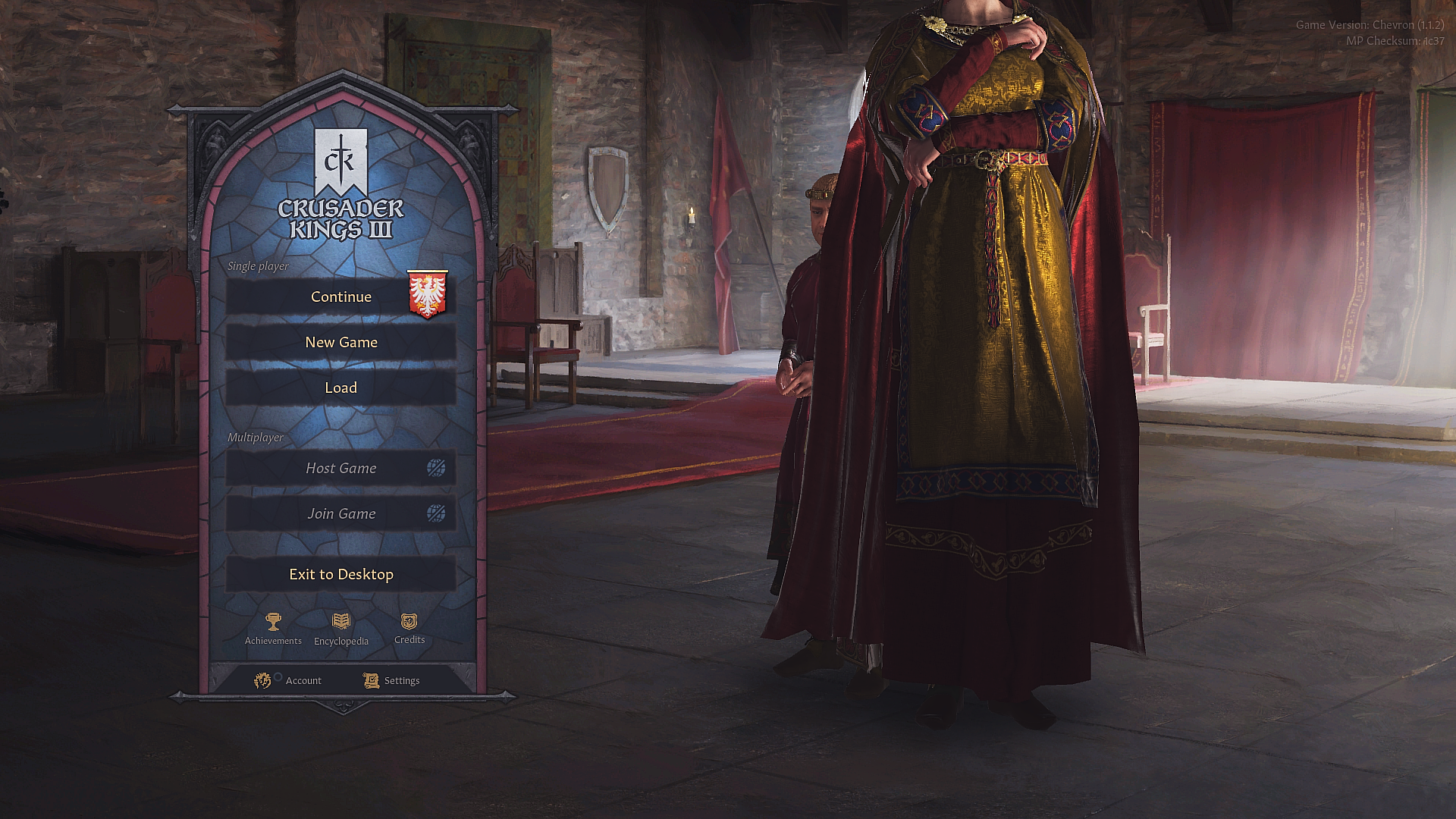Open Credits via the shield icon
The height and width of the screenshot is (819, 1456).
(x=409, y=623)
